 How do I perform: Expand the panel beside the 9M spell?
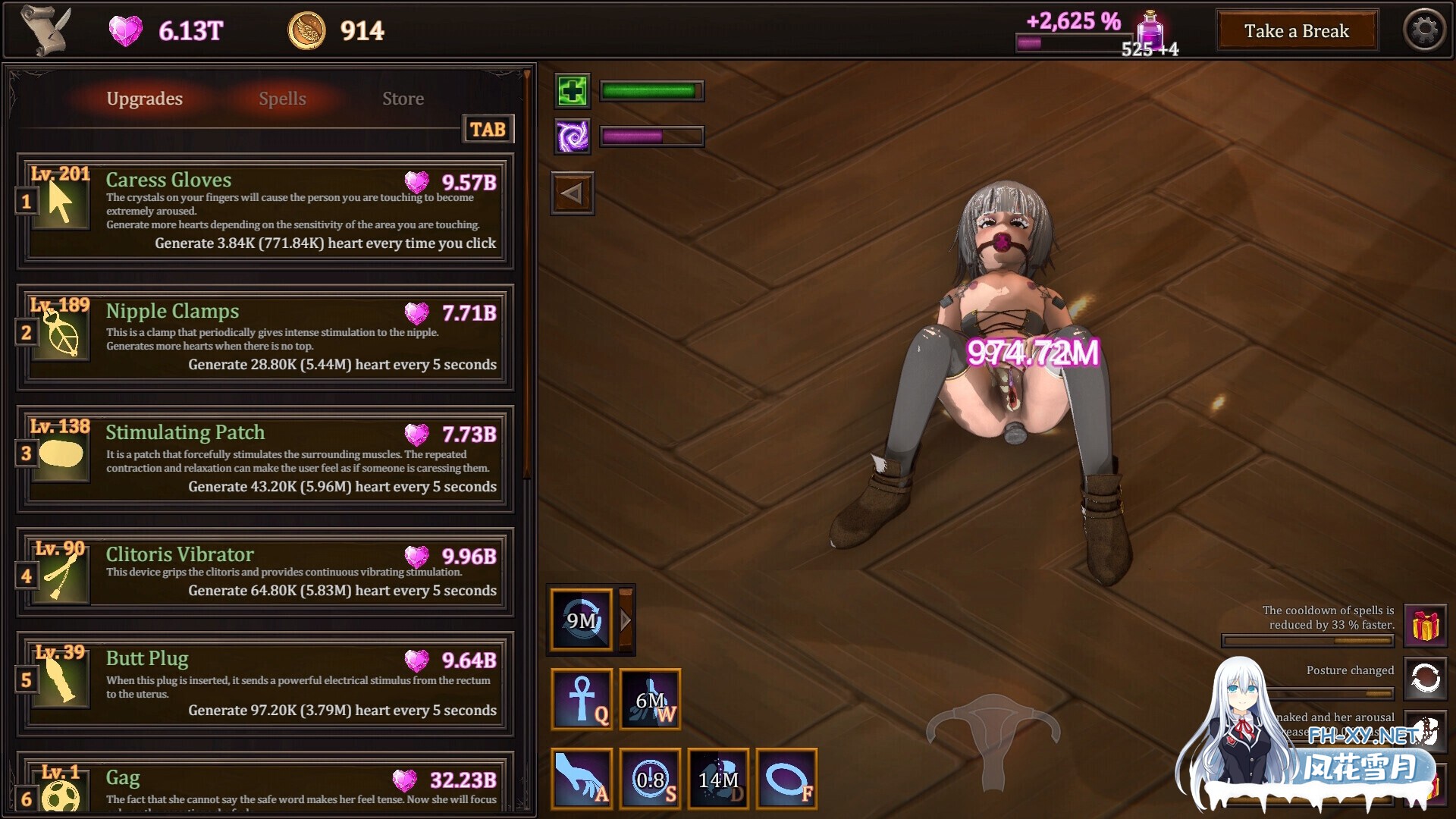pyautogui.click(x=626, y=620)
